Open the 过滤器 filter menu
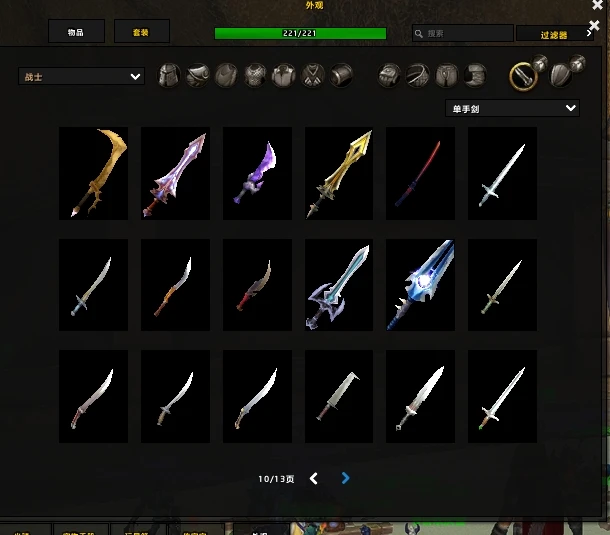The height and width of the screenshot is (535, 610). (x=555, y=34)
